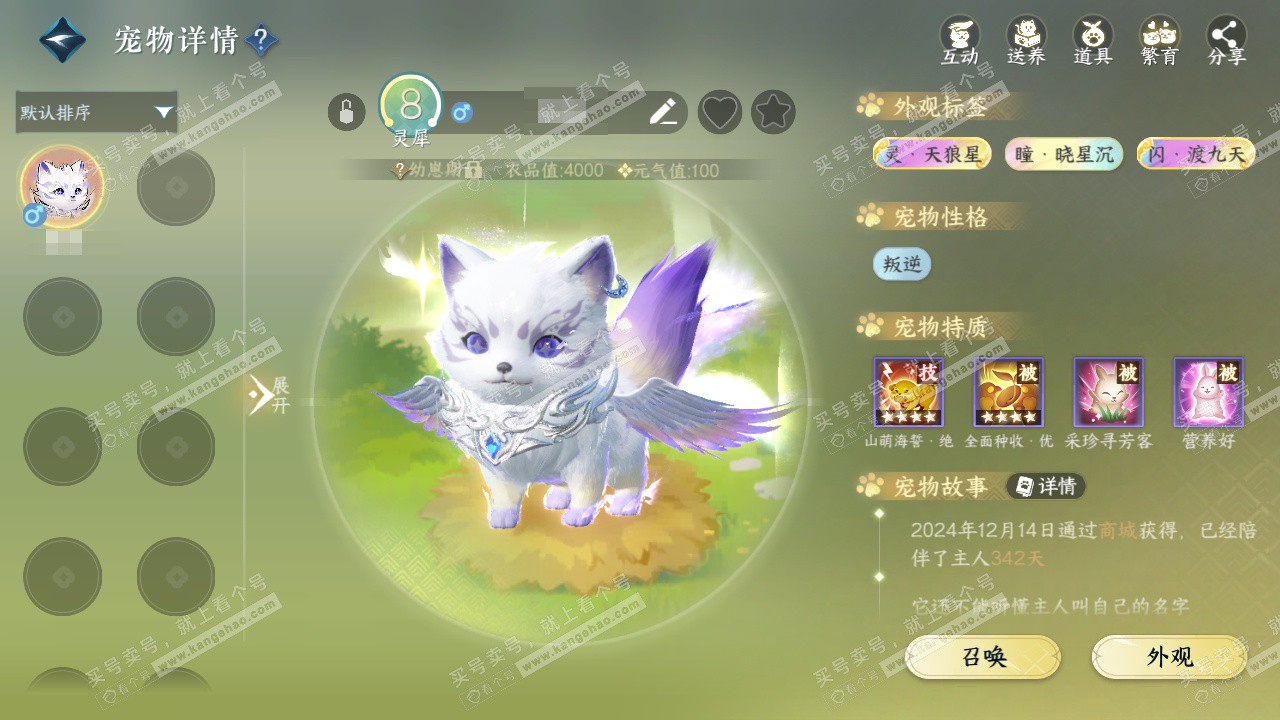Open the 繁育 breeding menu
This screenshot has height=720, width=1280.
1160,41
